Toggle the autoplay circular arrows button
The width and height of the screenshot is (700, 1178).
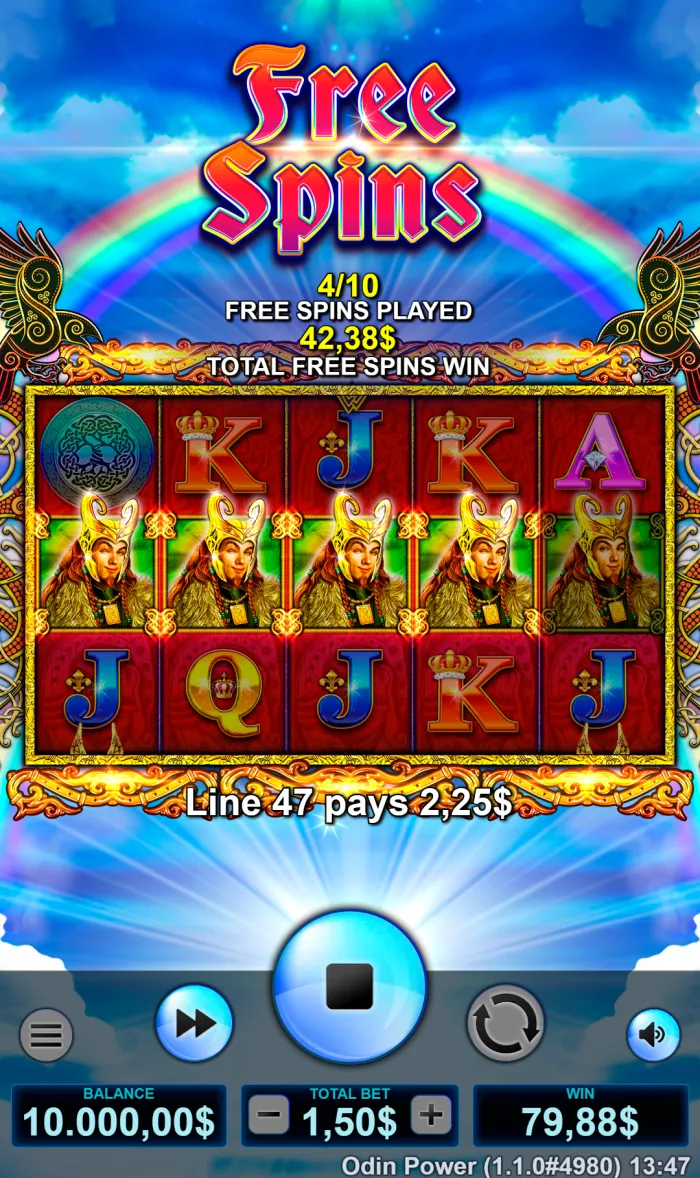tap(505, 1022)
